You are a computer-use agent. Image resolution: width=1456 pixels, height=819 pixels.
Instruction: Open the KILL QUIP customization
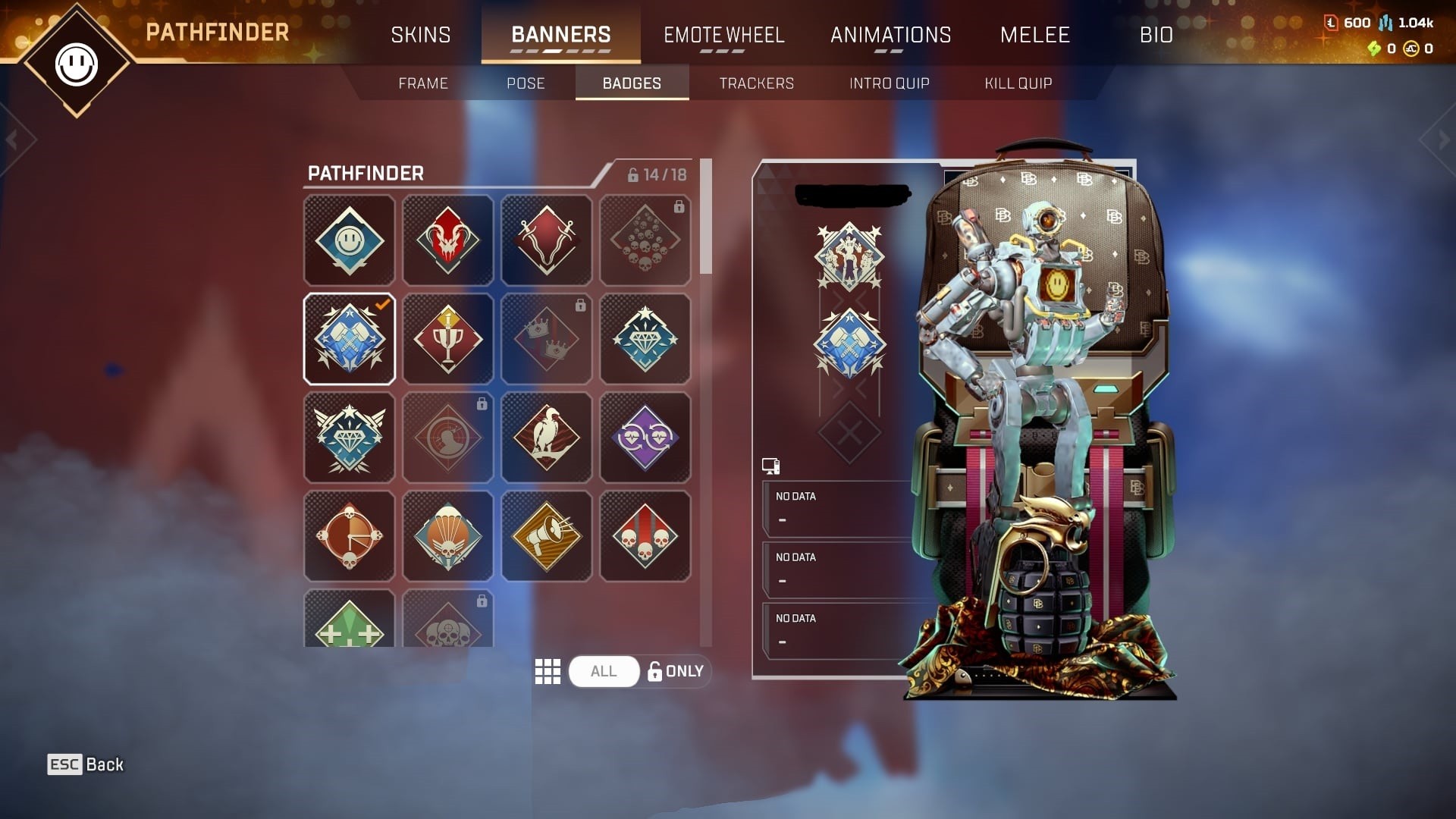point(1017,83)
